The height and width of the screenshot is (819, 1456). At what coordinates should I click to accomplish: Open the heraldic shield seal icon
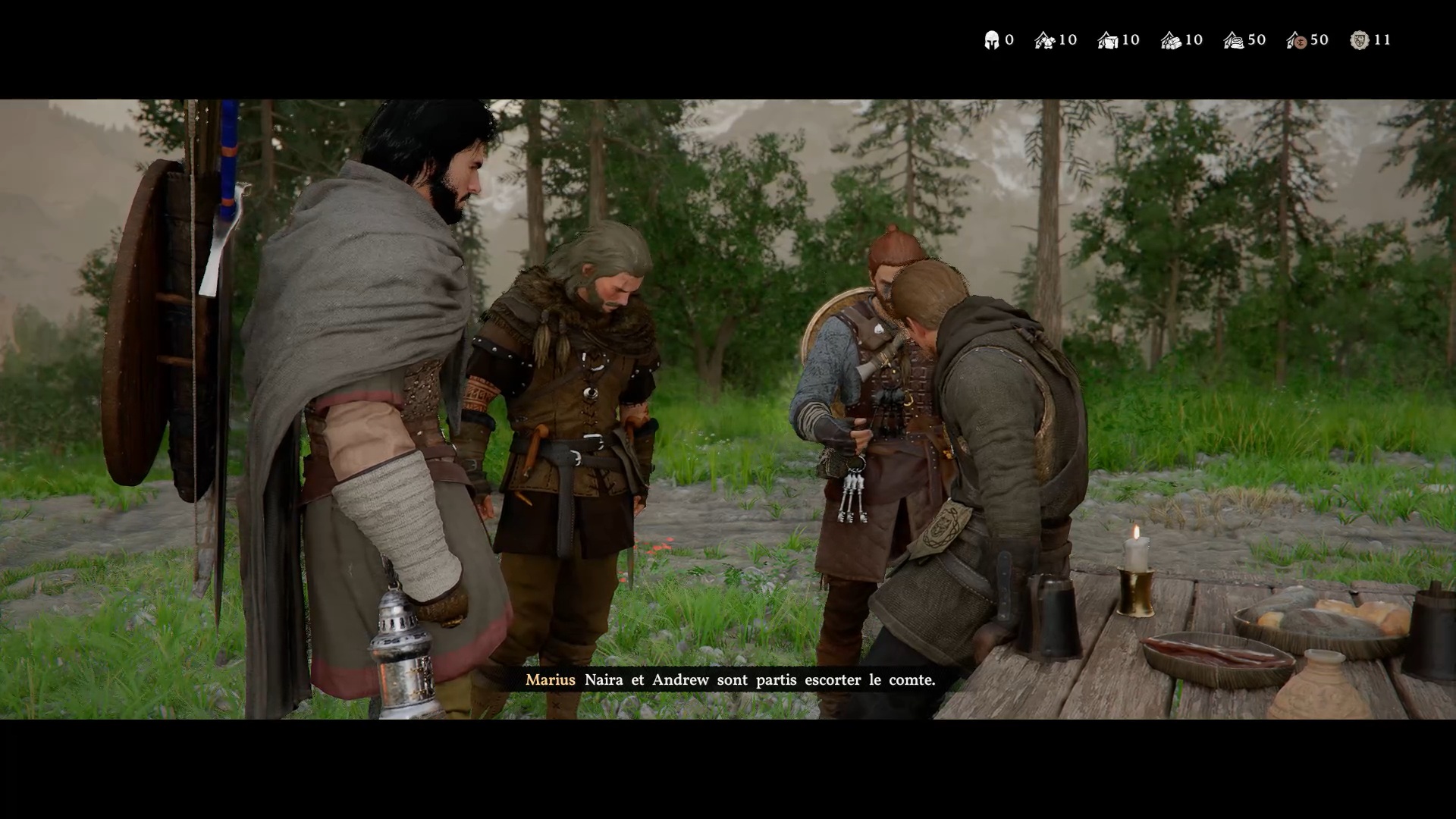[x=1360, y=40]
